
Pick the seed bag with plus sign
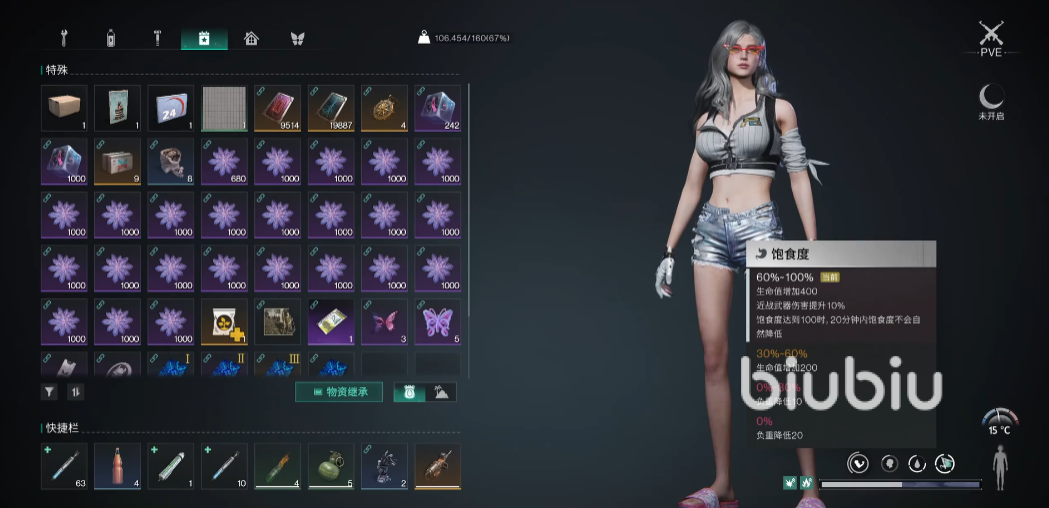[224, 321]
